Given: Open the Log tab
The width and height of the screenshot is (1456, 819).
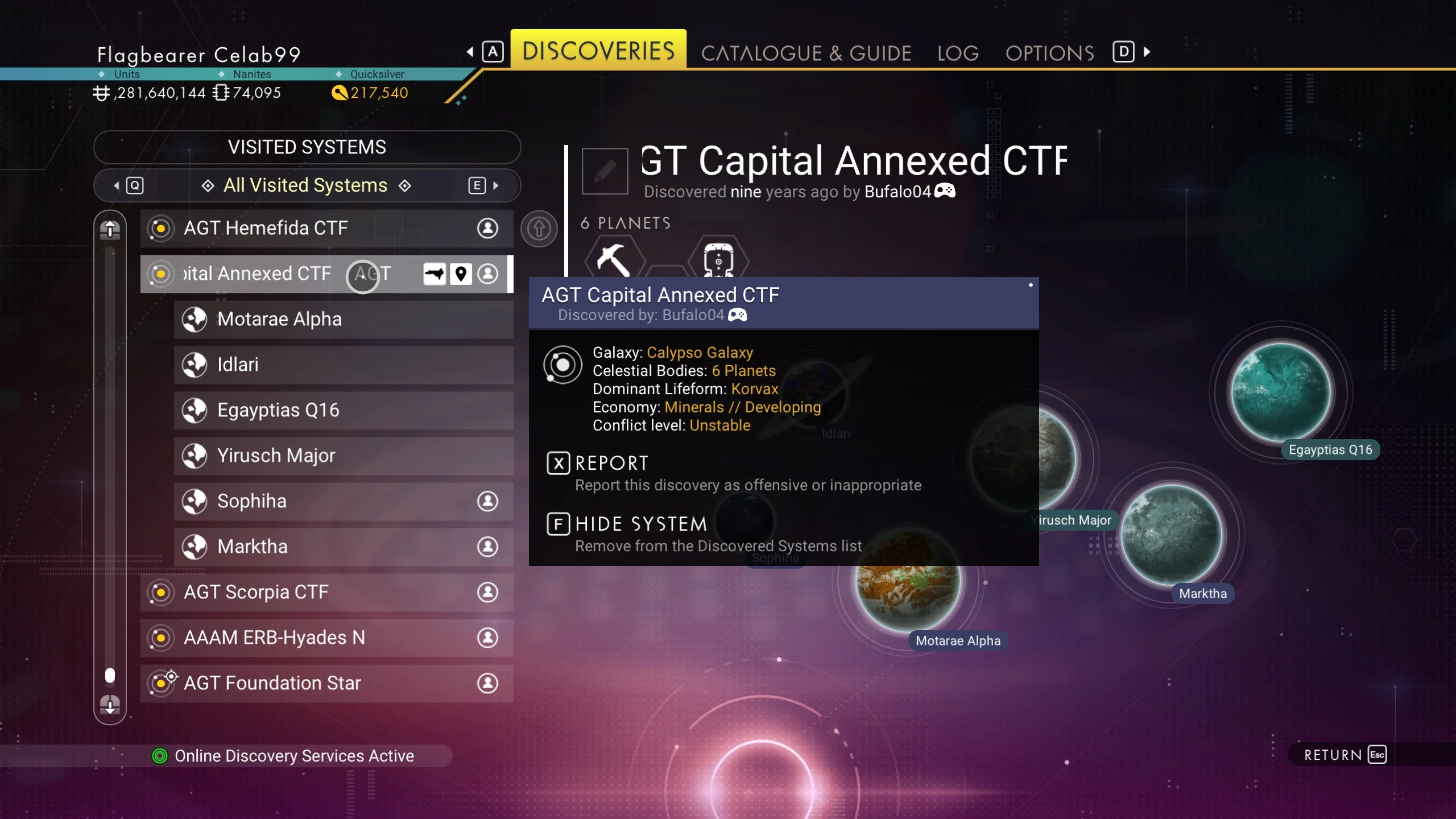Looking at the screenshot, I should coord(958,53).
